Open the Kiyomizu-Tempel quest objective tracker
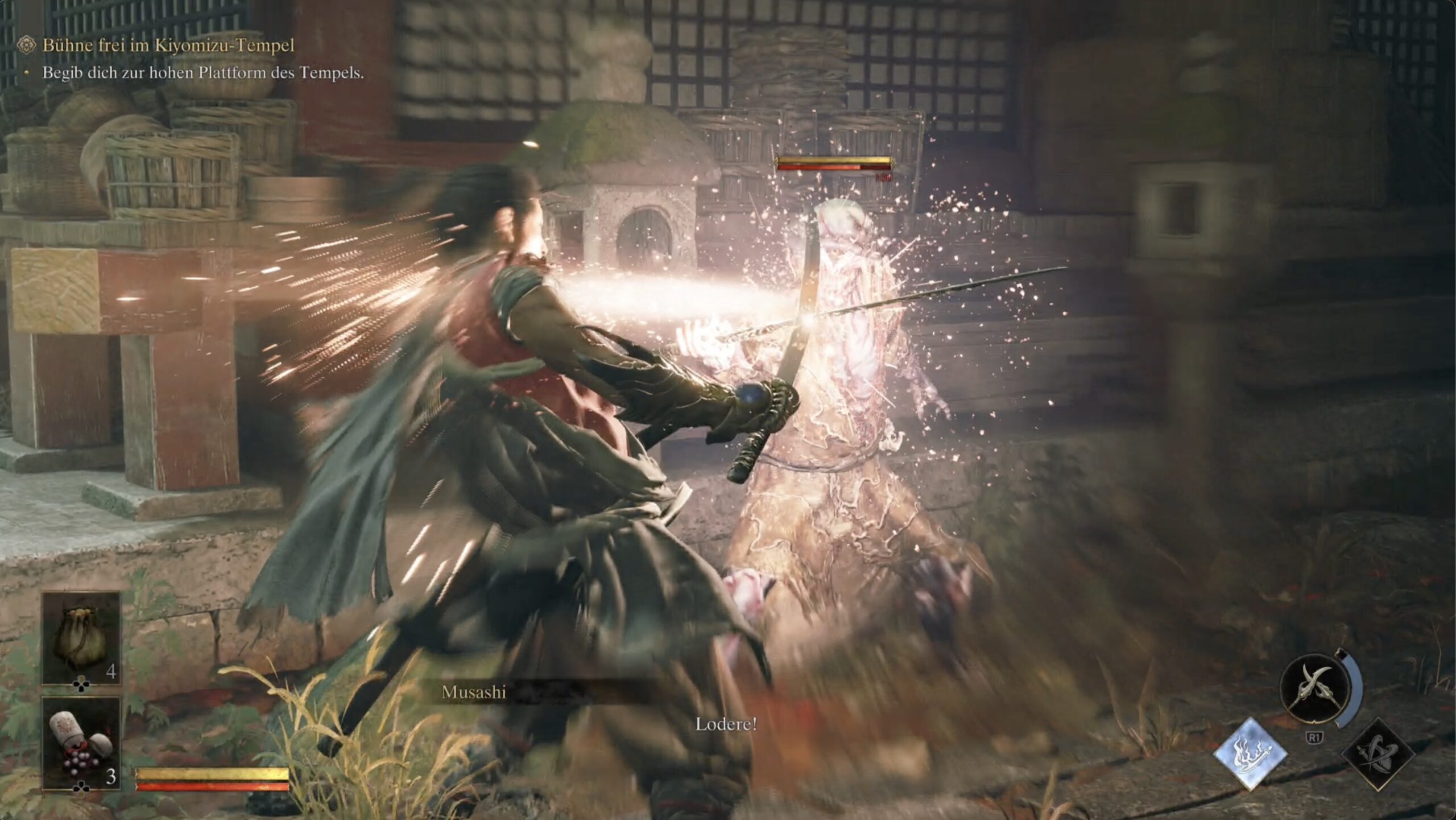 tap(168, 46)
